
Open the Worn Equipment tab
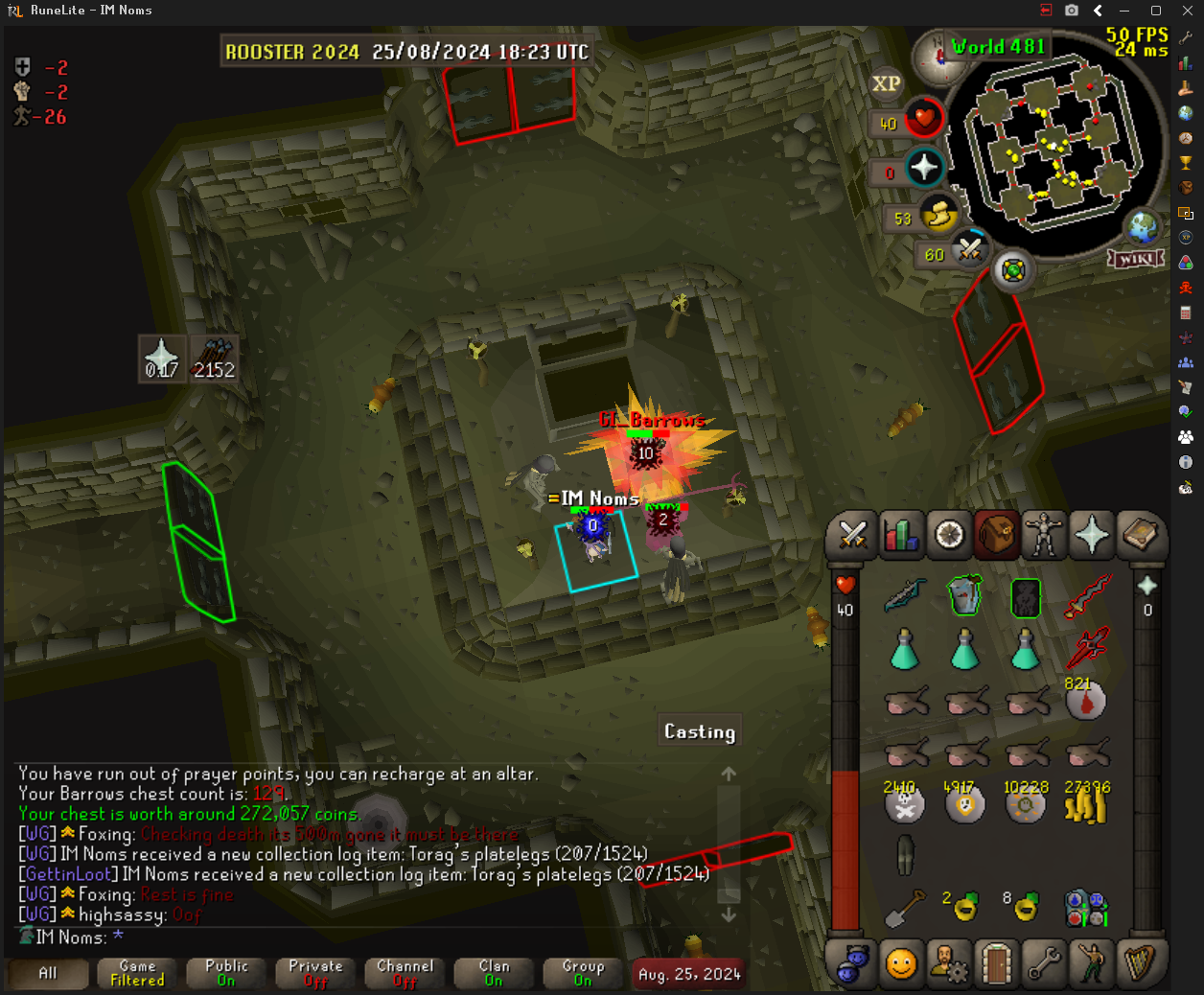[1044, 535]
